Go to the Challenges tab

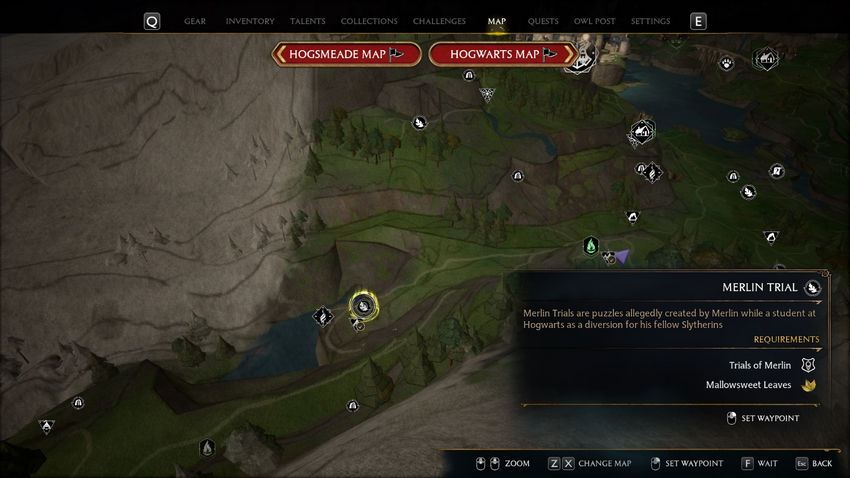point(439,21)
